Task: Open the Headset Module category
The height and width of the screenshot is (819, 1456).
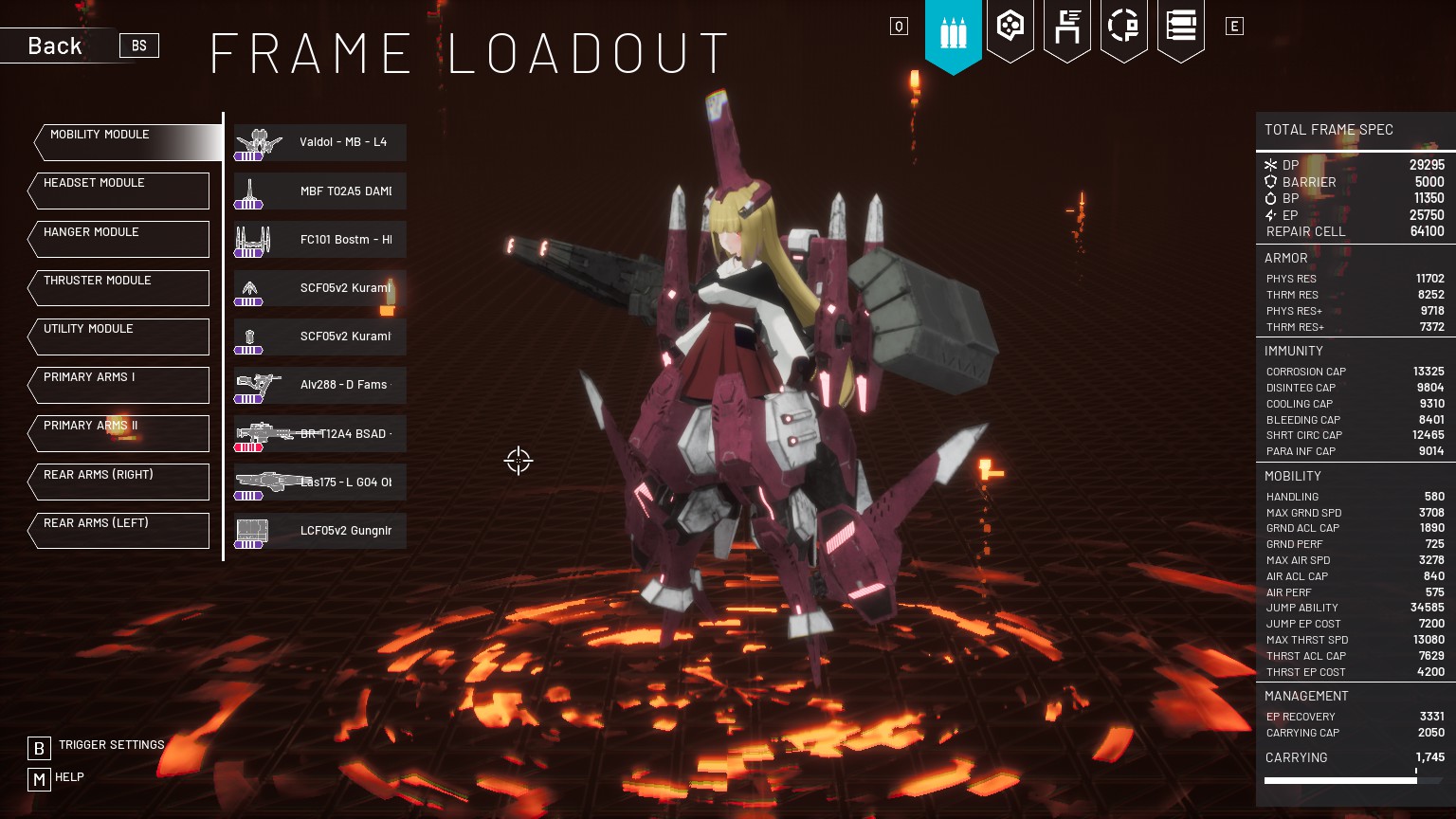Action: click(119, 191)
